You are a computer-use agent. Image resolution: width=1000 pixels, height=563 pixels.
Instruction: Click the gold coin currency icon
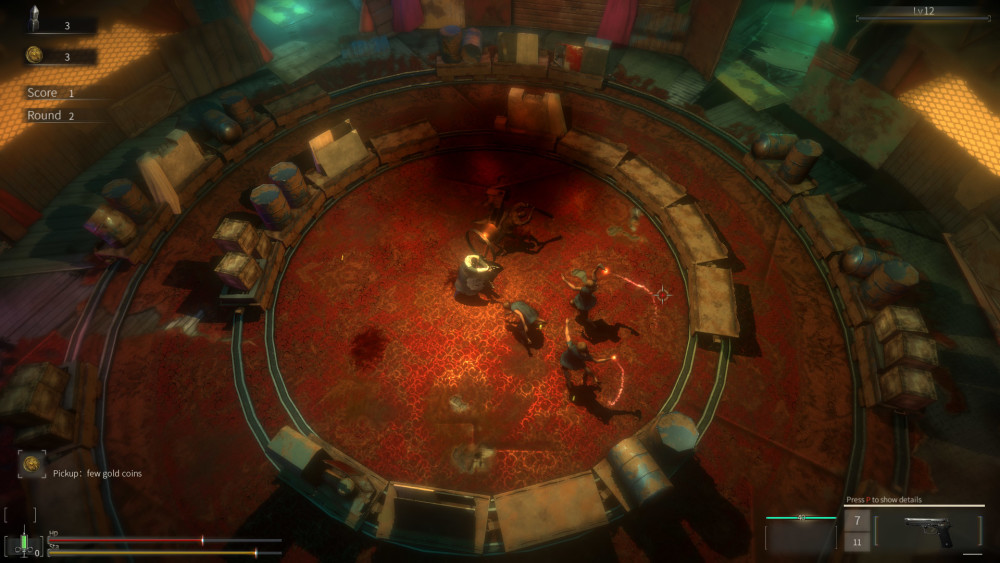click(x=33, y=55)
